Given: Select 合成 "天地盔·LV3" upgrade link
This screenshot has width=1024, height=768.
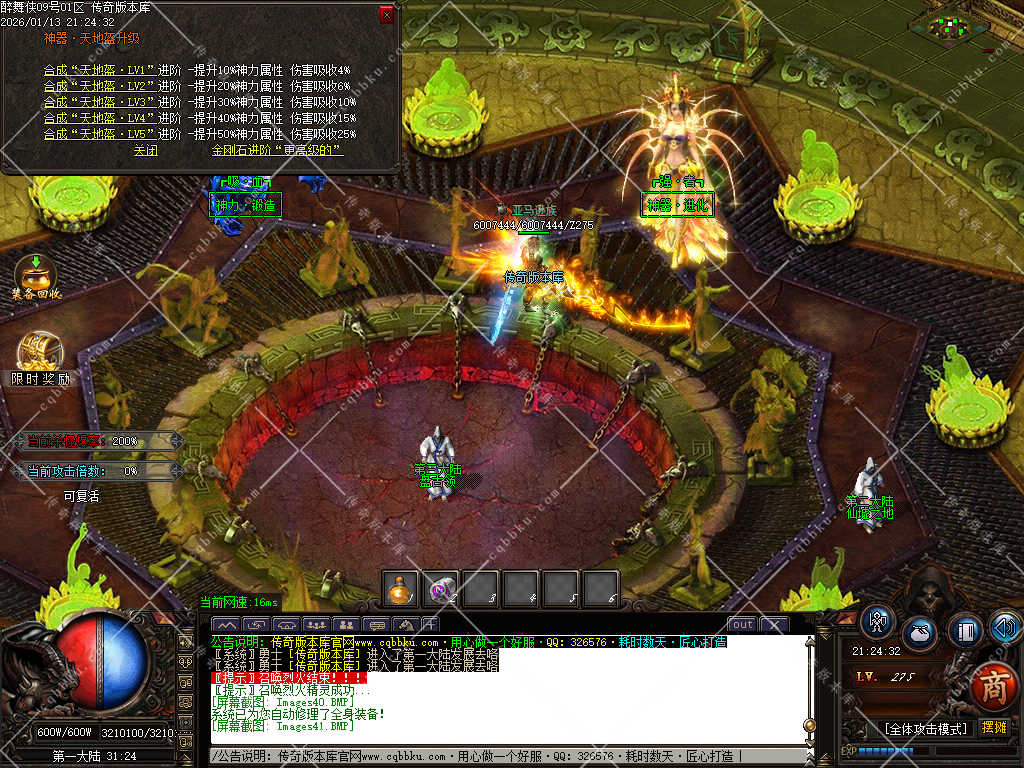Looking at the screenshot, I should 99,102.
